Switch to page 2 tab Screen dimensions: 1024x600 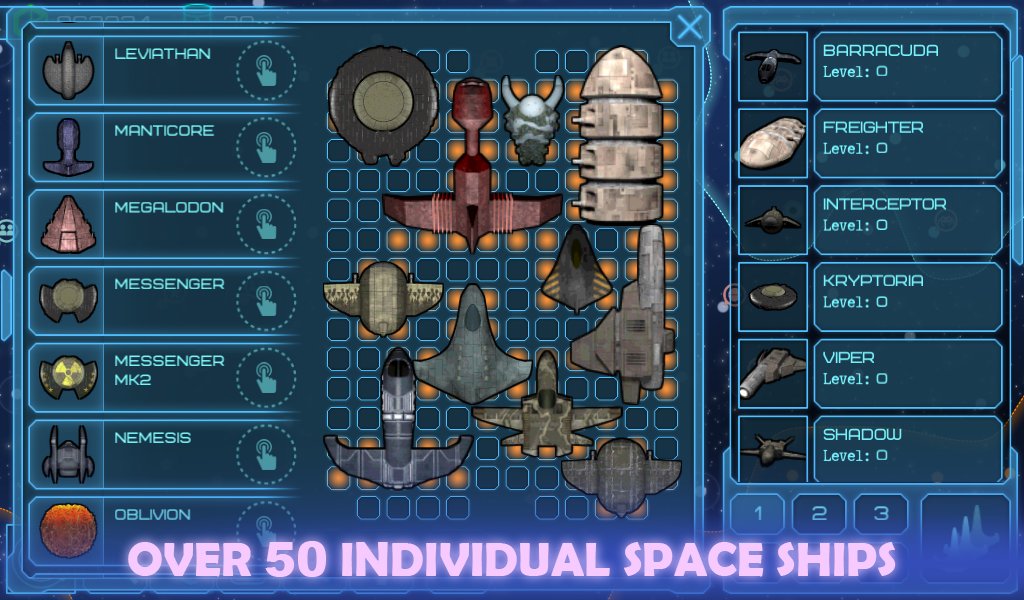[819, 514]
